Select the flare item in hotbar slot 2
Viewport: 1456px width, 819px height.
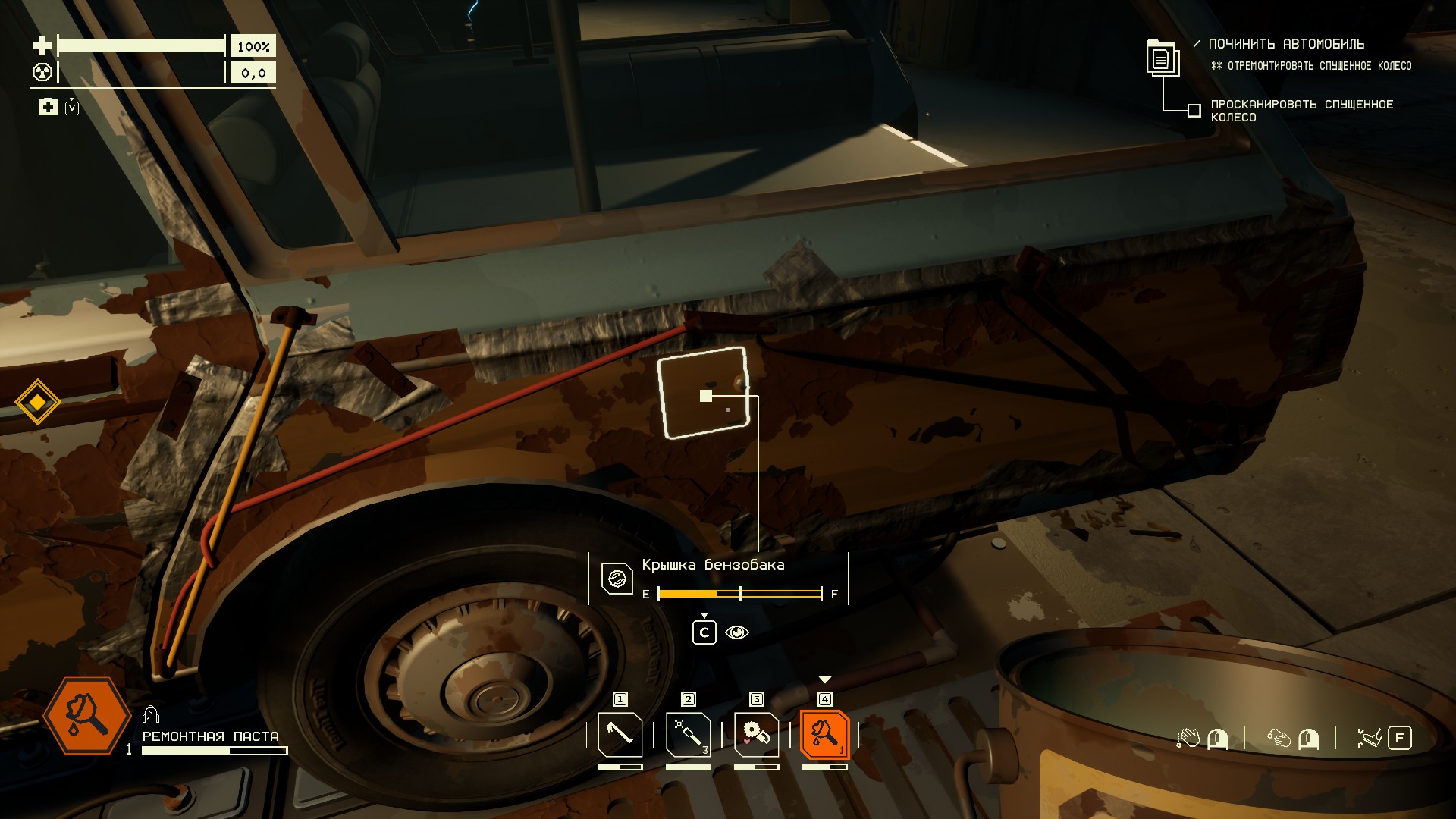click(x=688, y=735)
